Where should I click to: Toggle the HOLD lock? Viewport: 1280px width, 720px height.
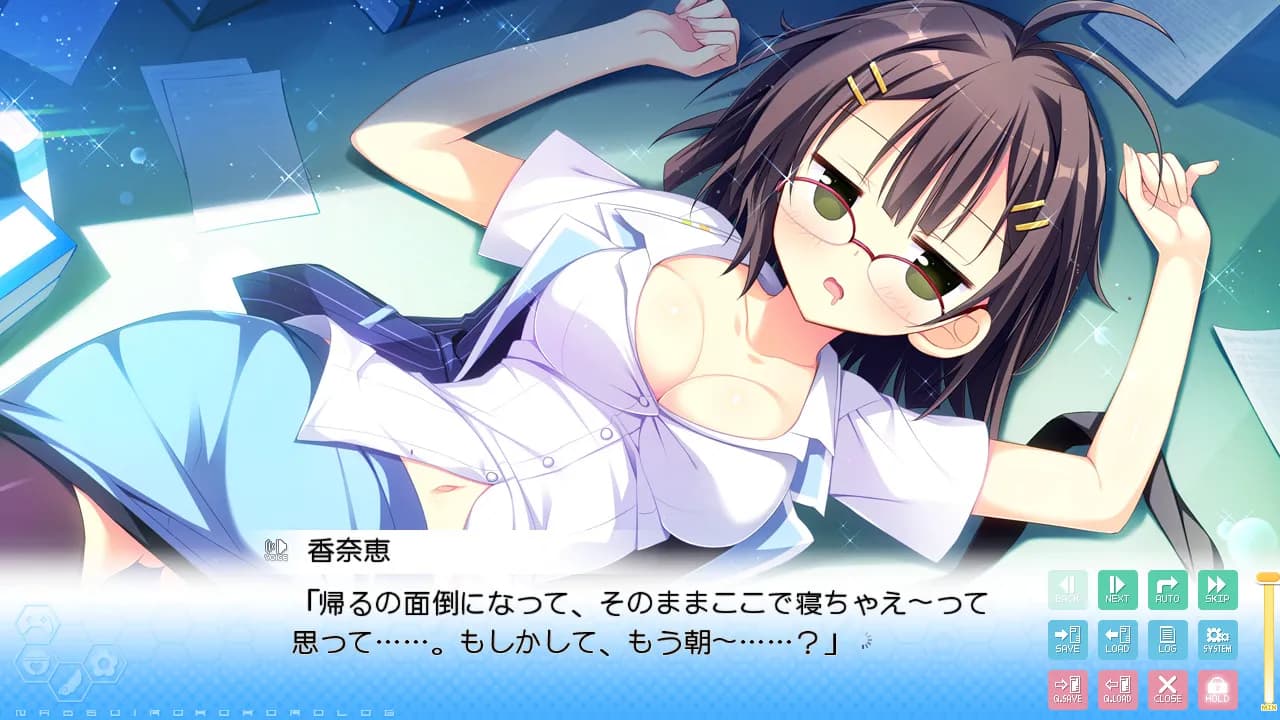1218,690
